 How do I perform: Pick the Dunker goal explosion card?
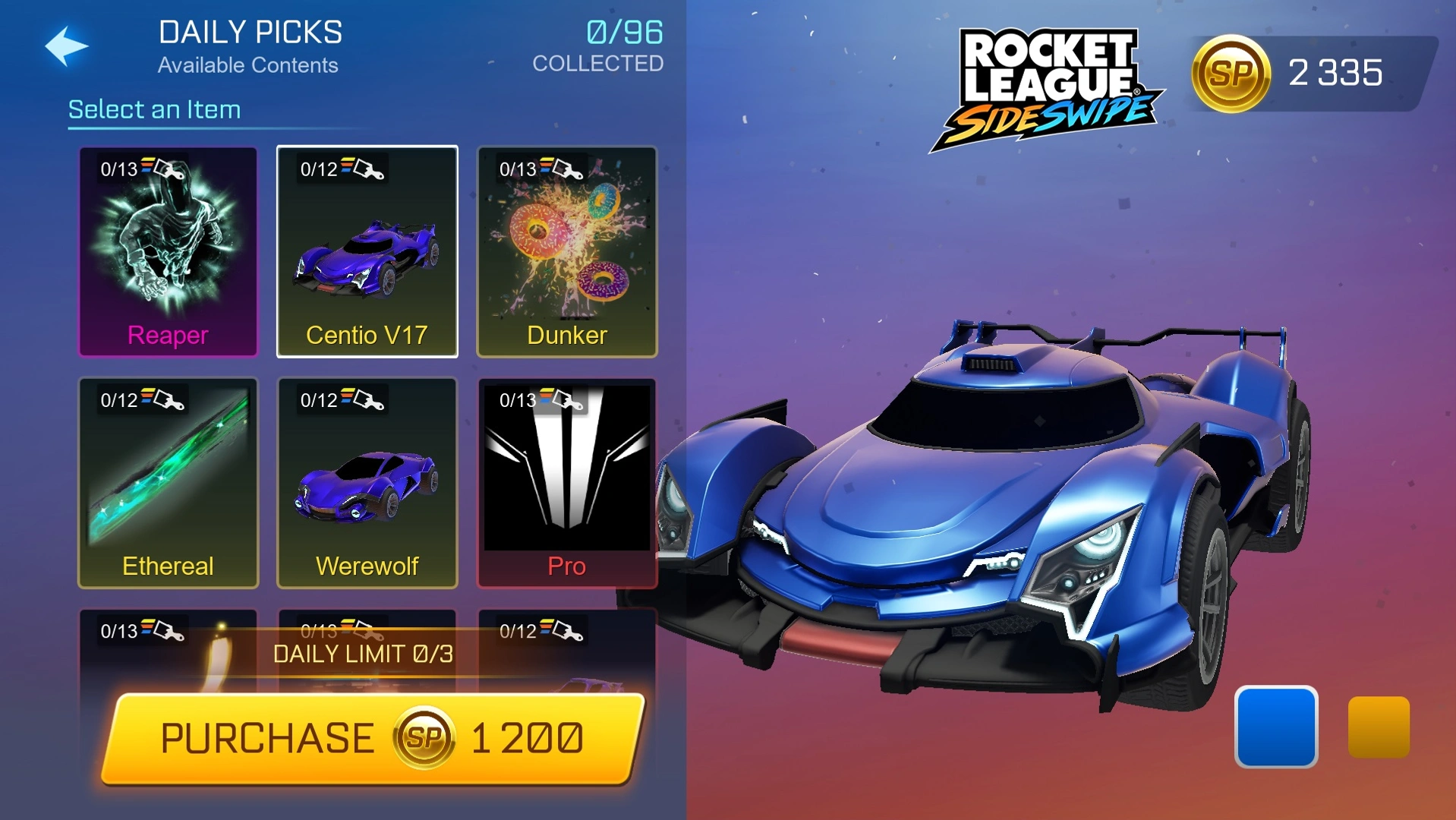point(566,251)
